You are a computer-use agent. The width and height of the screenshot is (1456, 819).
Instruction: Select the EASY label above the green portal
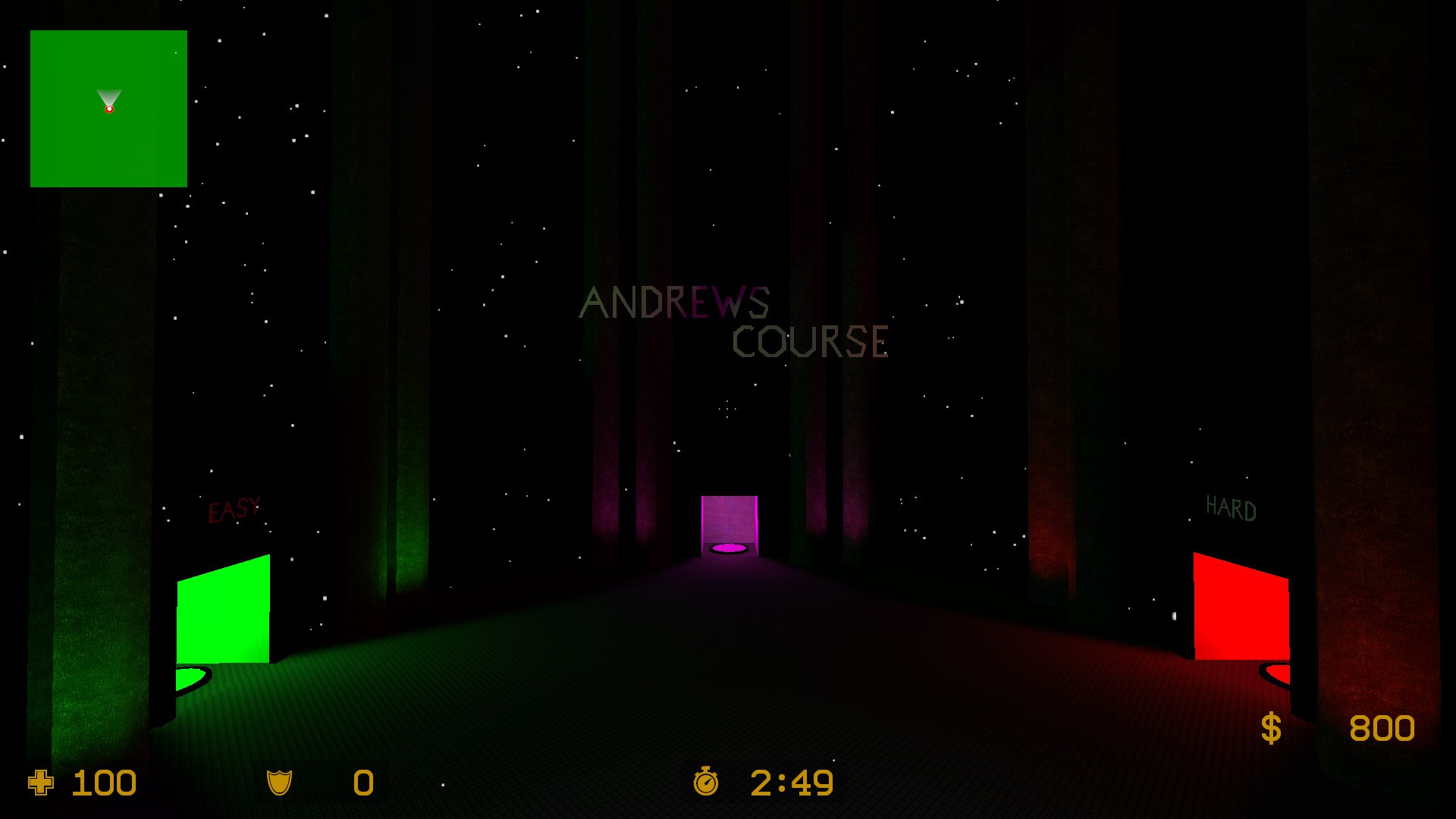(x=233, y=510)
